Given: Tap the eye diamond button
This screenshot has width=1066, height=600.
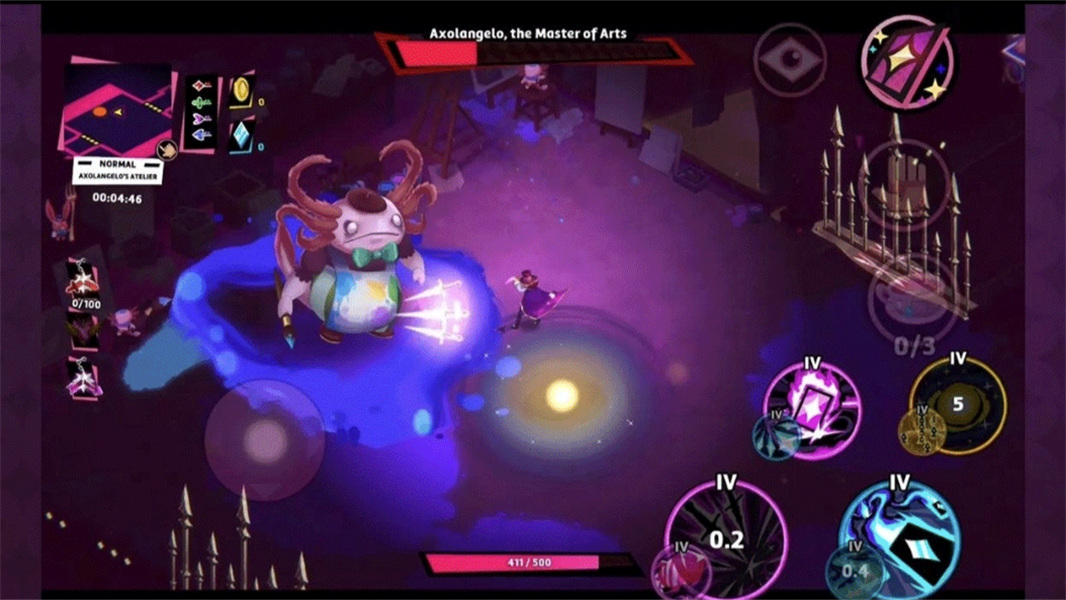Looking at the screenshot, I should click(790, 60).
